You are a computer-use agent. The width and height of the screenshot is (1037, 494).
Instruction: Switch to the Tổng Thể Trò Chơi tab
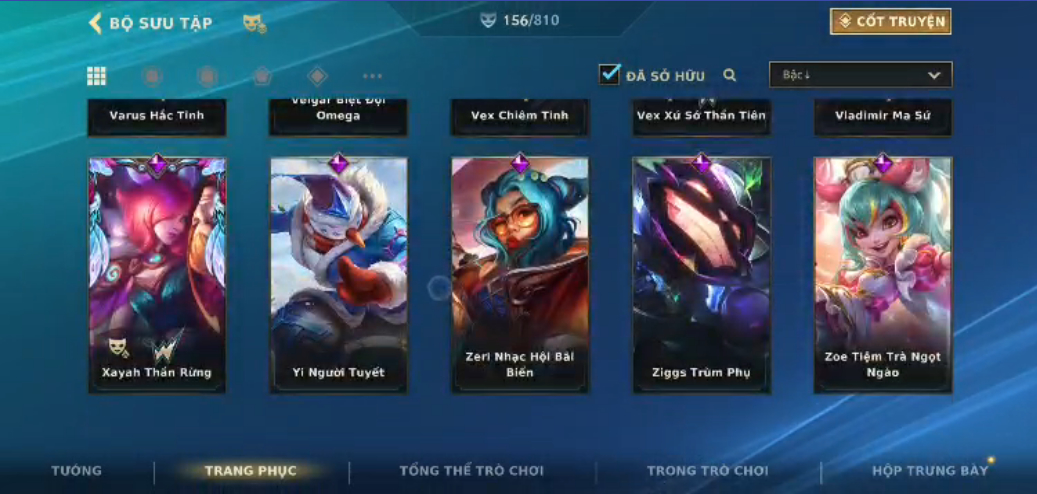(x=471, y=470)
